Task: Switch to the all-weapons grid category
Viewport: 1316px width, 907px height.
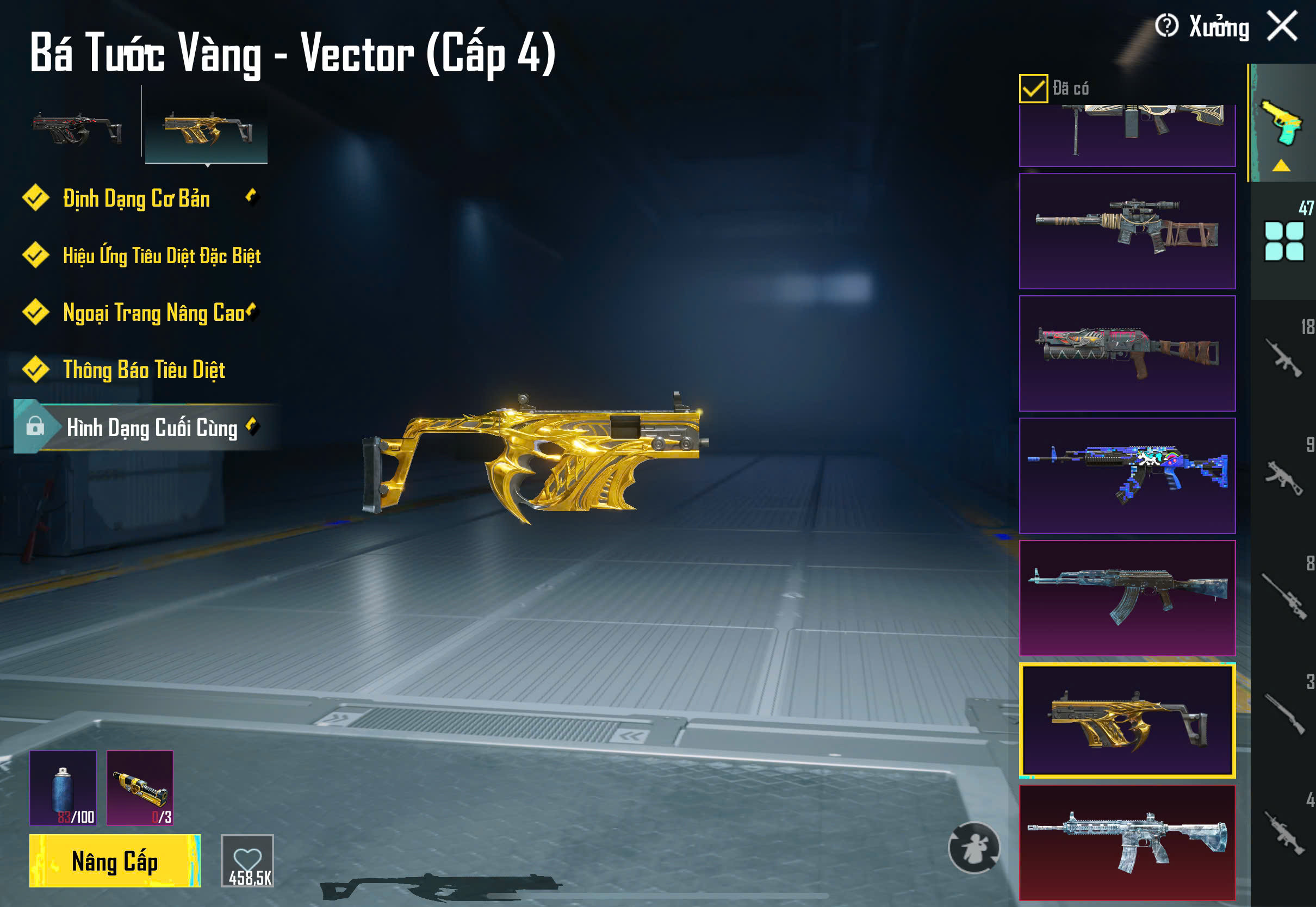Action: tap(1283, 241)
